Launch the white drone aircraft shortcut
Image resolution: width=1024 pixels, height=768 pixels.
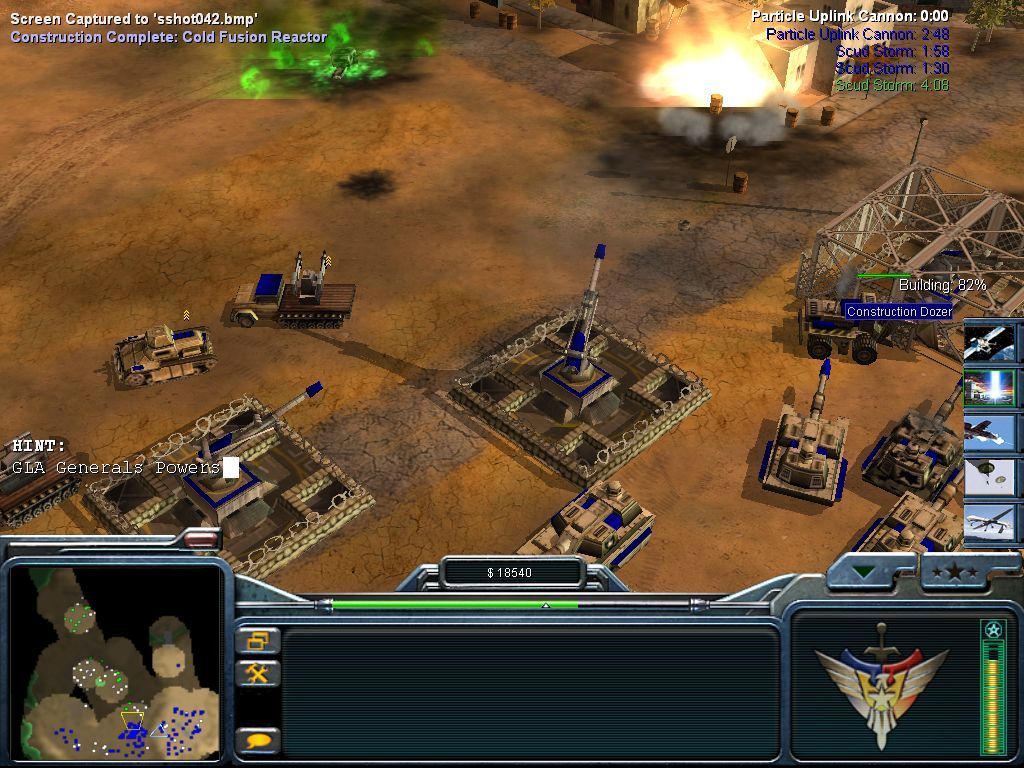pos(991,523)
